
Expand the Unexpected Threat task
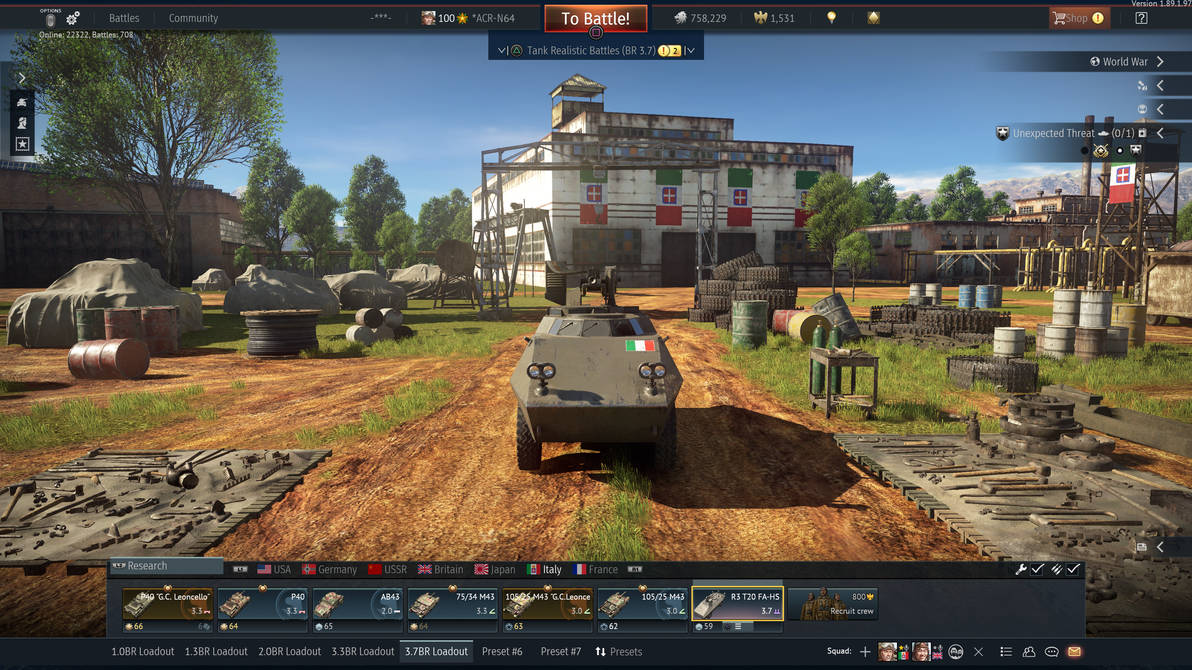[x=1160, y=133]
